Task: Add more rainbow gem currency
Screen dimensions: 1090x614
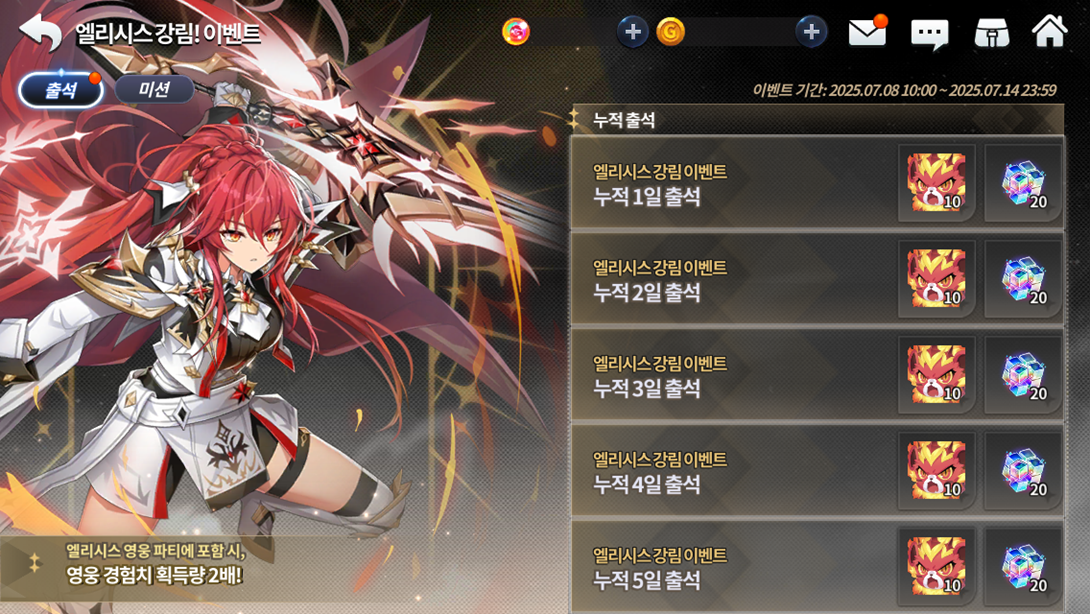Action: click(632, 32)
